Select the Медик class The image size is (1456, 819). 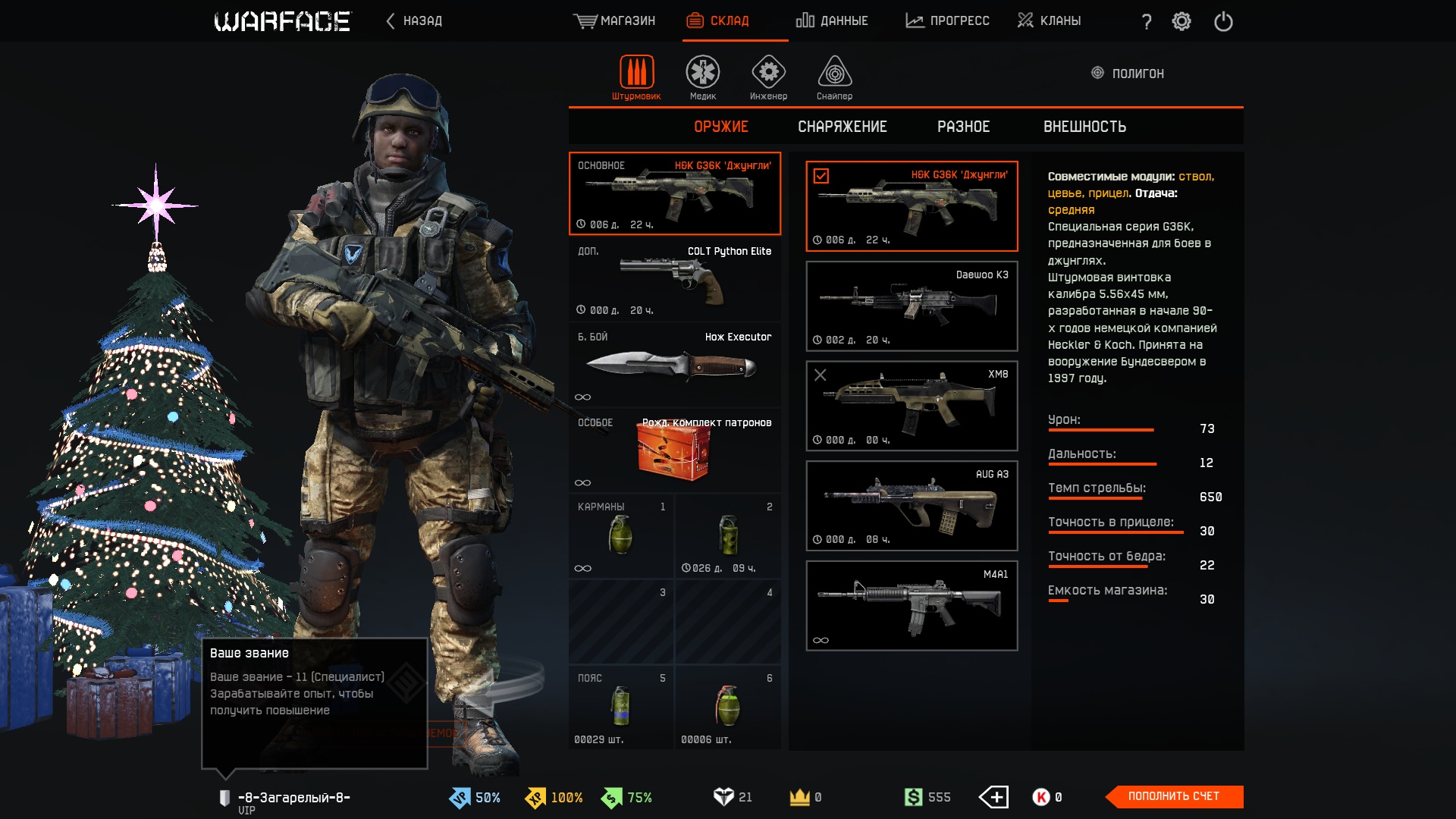tap(703, 77)
